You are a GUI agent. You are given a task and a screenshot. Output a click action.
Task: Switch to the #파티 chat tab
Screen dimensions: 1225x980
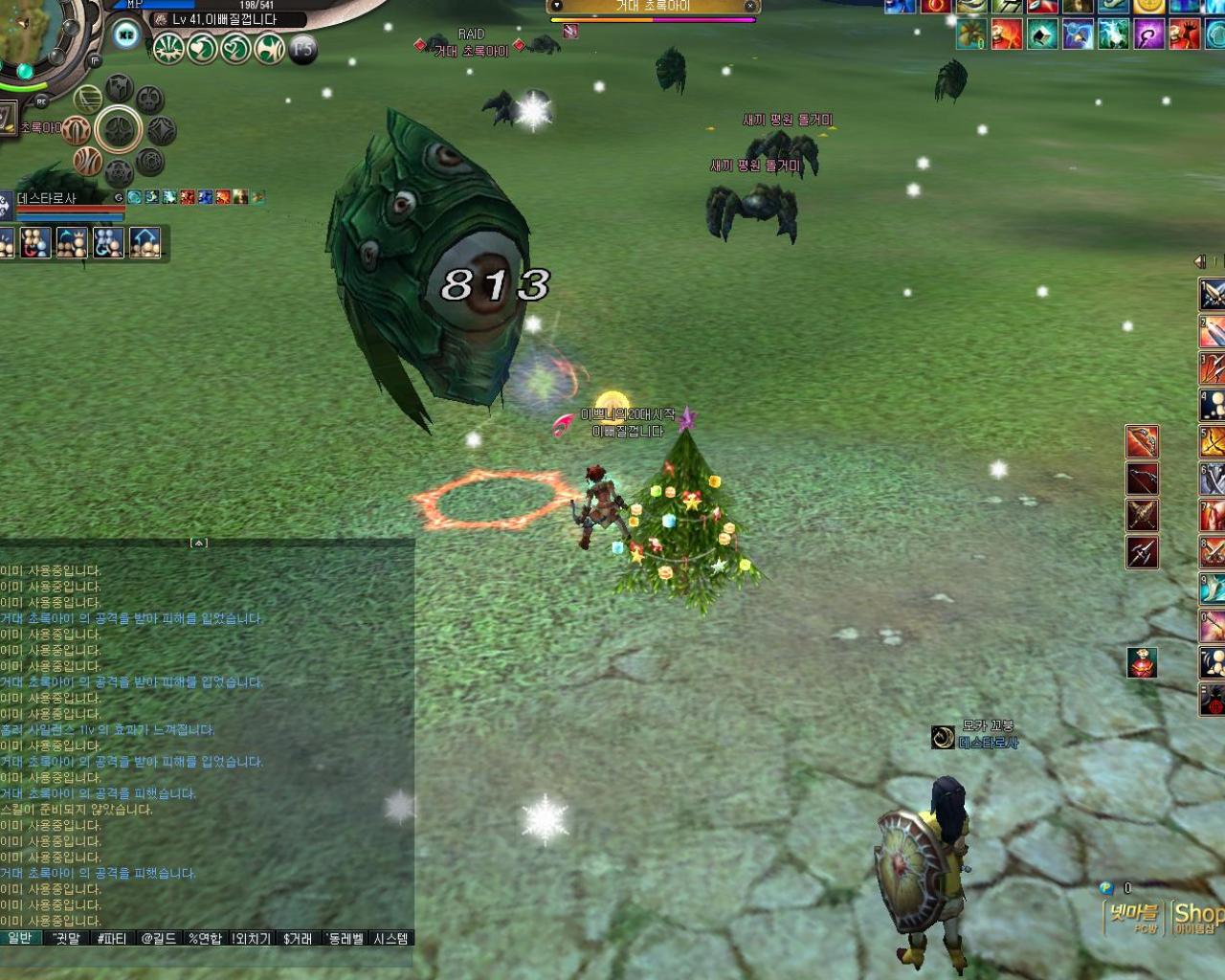point(112,939)
